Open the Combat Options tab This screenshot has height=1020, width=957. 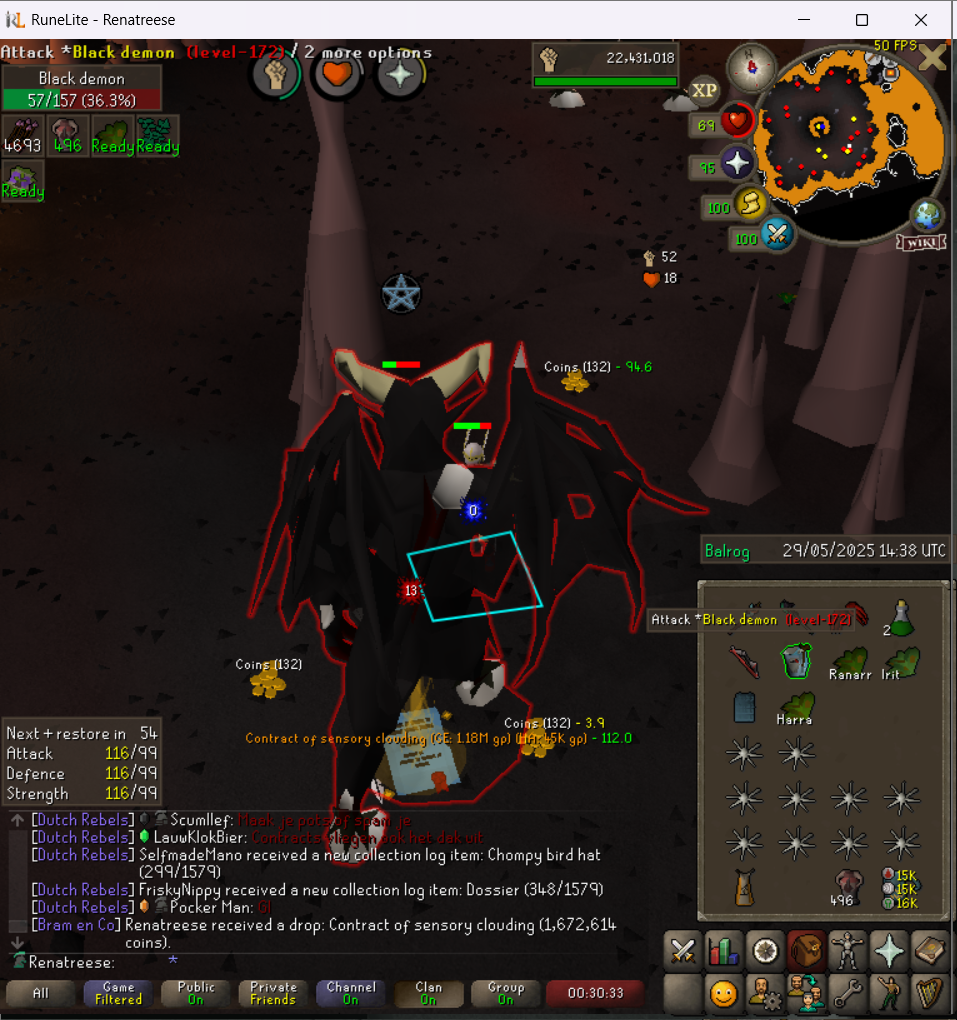tap(684, 950)
